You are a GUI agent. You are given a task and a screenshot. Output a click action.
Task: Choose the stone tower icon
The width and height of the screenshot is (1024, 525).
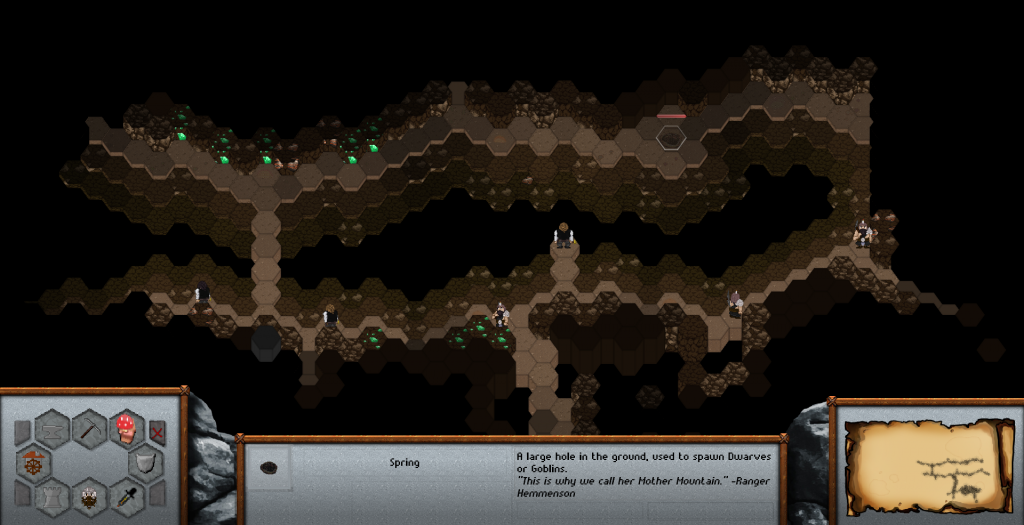tap(53, 495)
